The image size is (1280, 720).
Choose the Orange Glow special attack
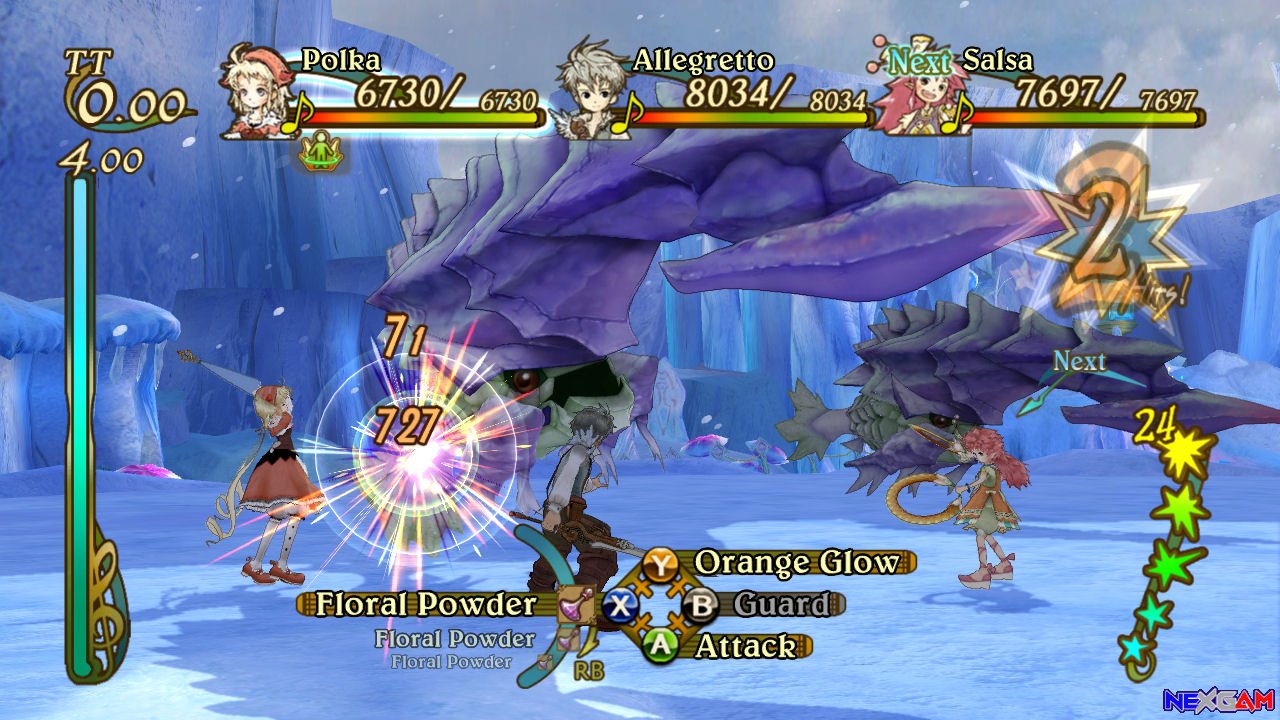pos(797,562)
